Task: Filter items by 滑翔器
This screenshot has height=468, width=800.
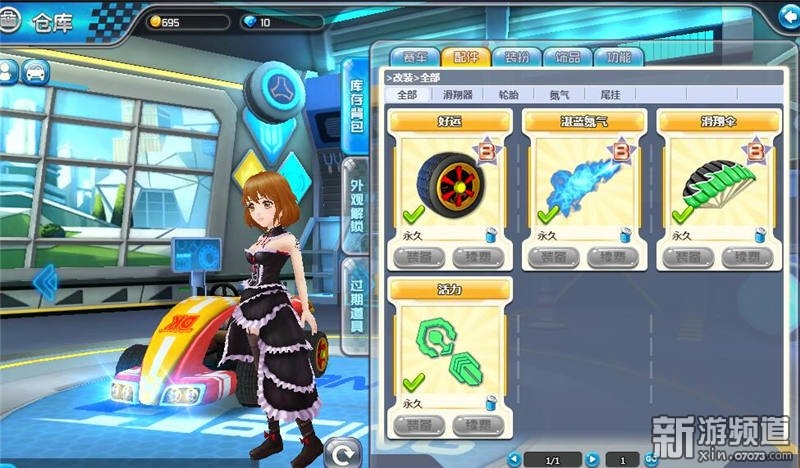Action: pyautogui.click(x=459, y=95)
